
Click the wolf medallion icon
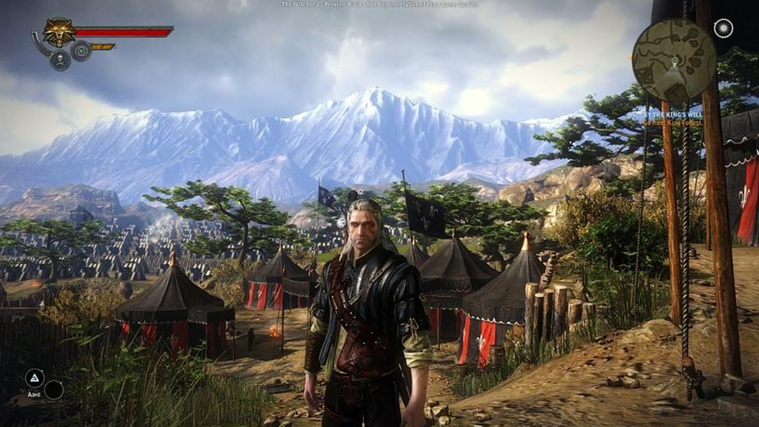point(57,32)
